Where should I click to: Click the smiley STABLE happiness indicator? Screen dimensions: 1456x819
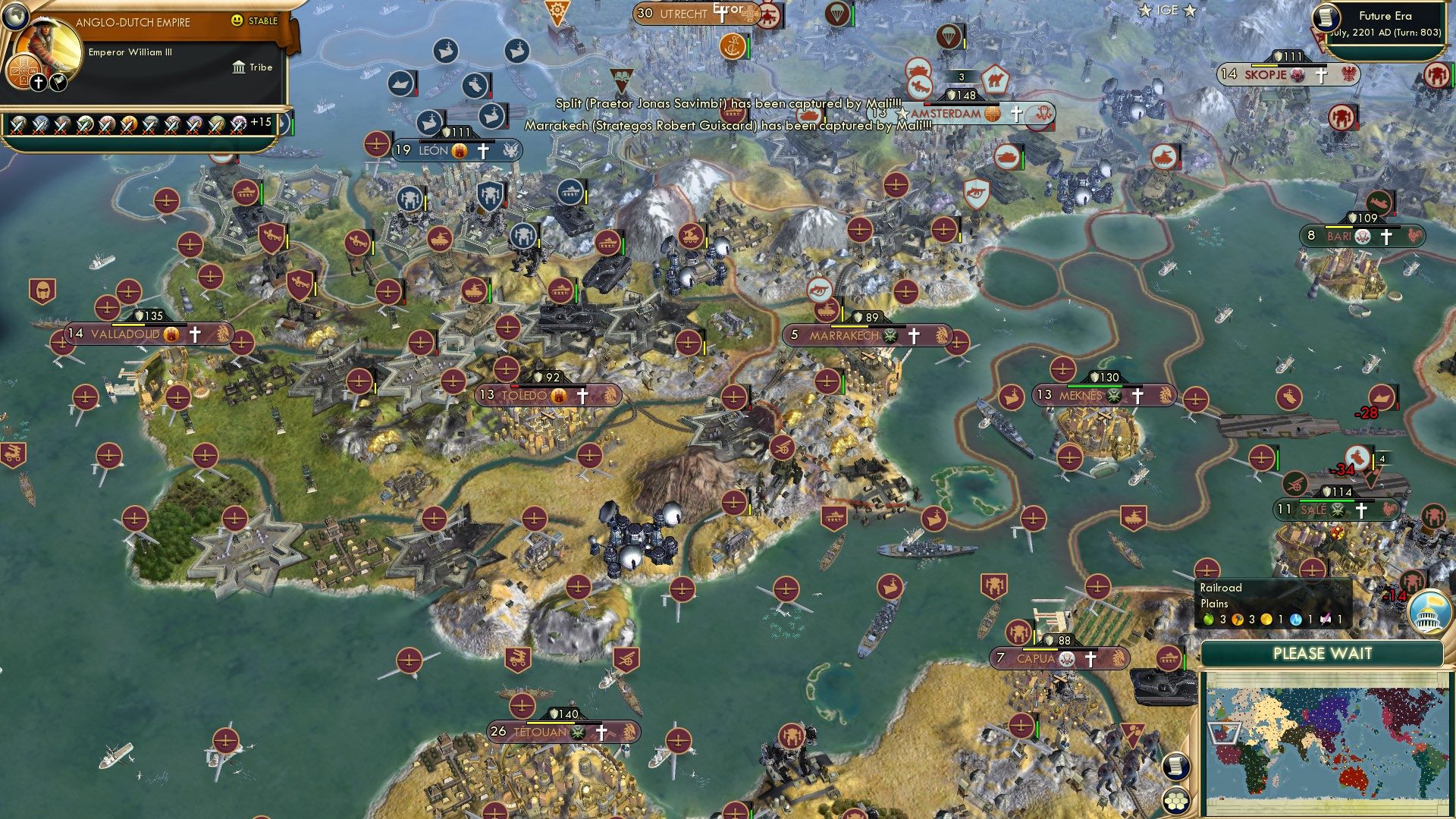[237, 20]
